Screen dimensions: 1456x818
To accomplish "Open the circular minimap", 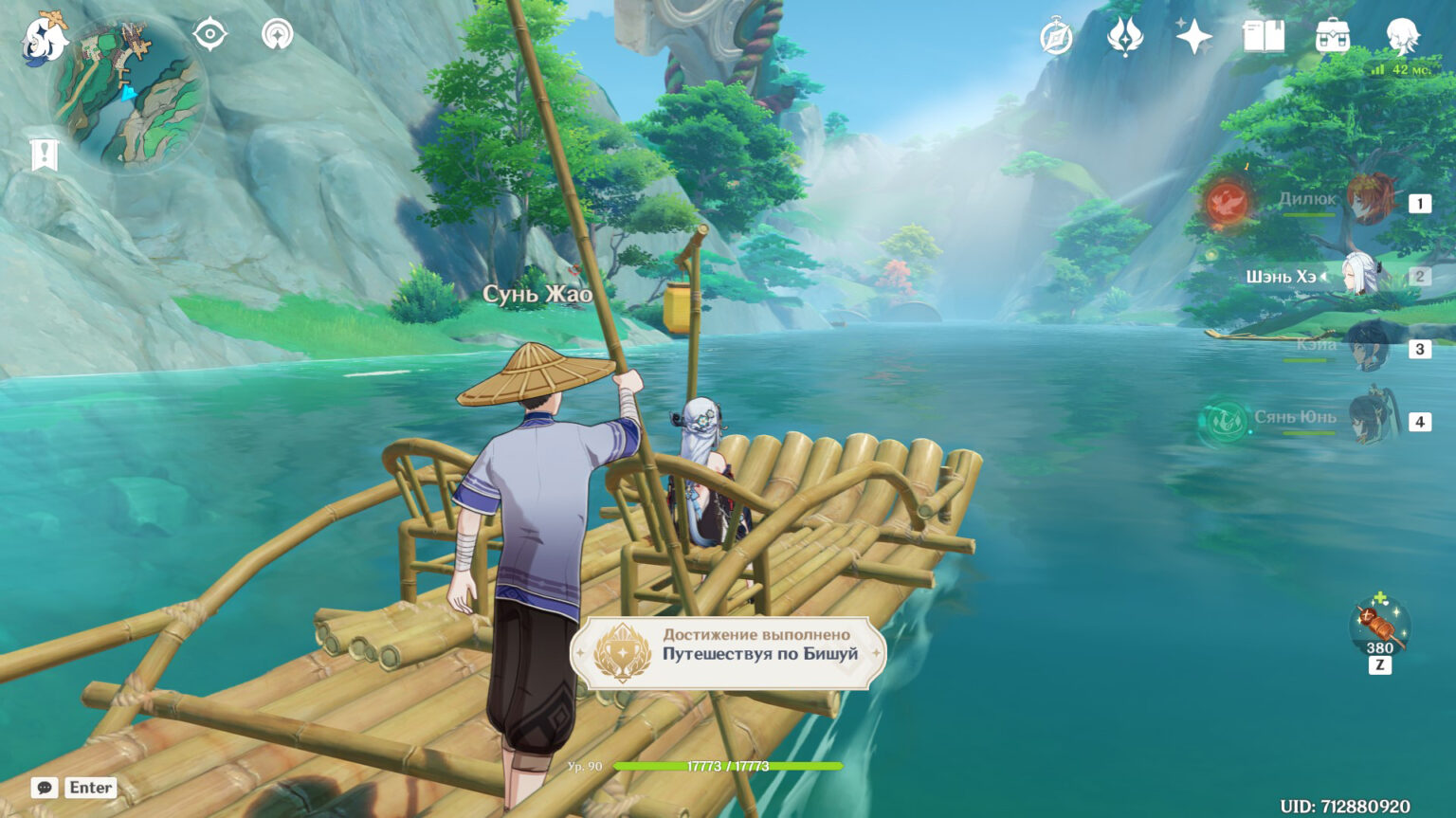I will click(128, 93).
